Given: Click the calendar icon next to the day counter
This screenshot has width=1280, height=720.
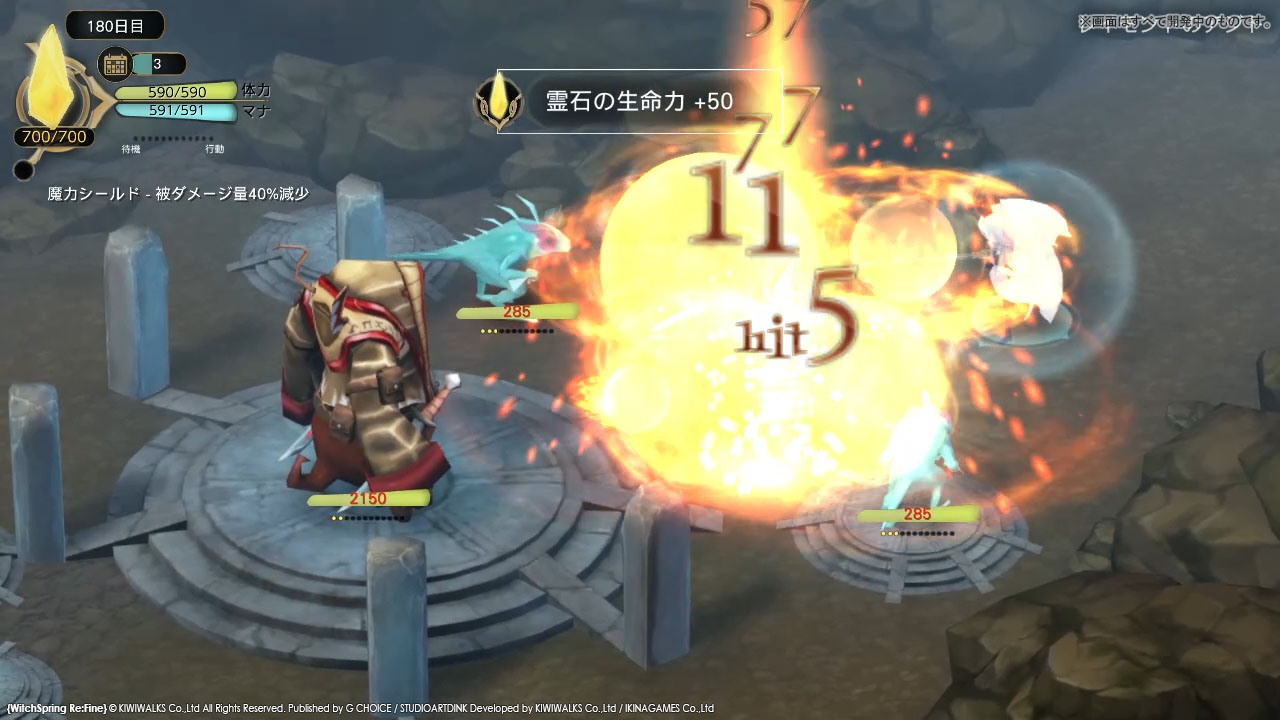Looking at the screenshot, I should pyautogui.click(x=115, y=63).
